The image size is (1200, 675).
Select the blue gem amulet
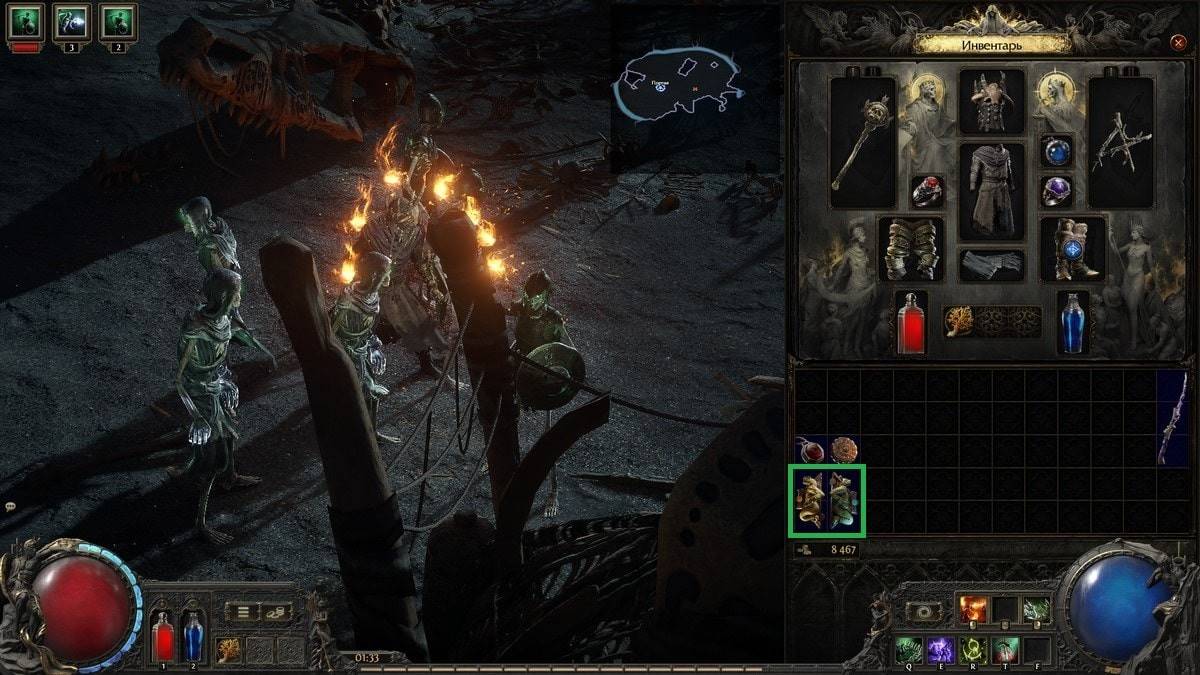(1057, 151)
